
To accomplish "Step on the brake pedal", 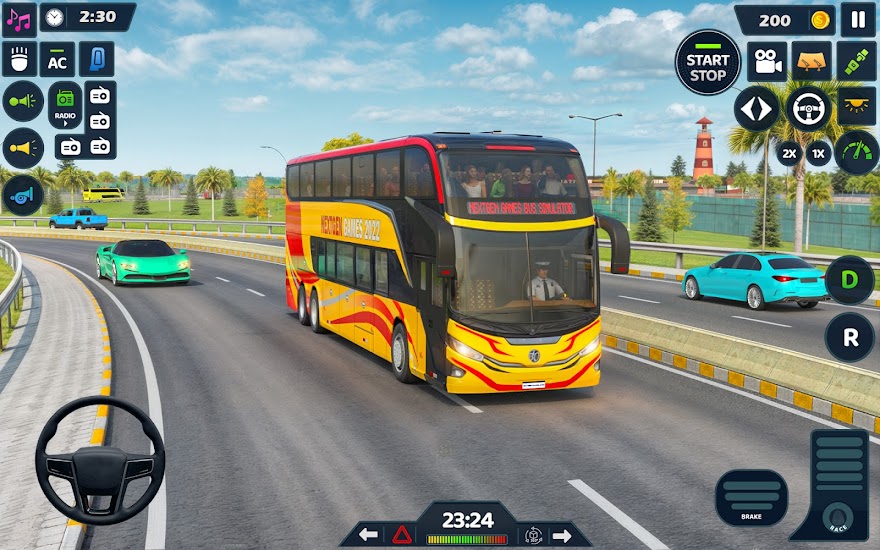I will (x=751, y=496).
